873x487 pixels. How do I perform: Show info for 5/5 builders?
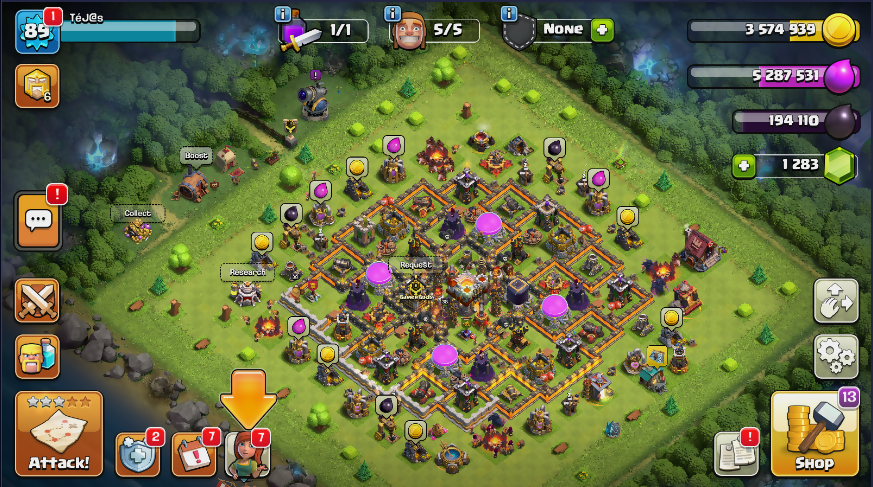click(x=395, y=14)
